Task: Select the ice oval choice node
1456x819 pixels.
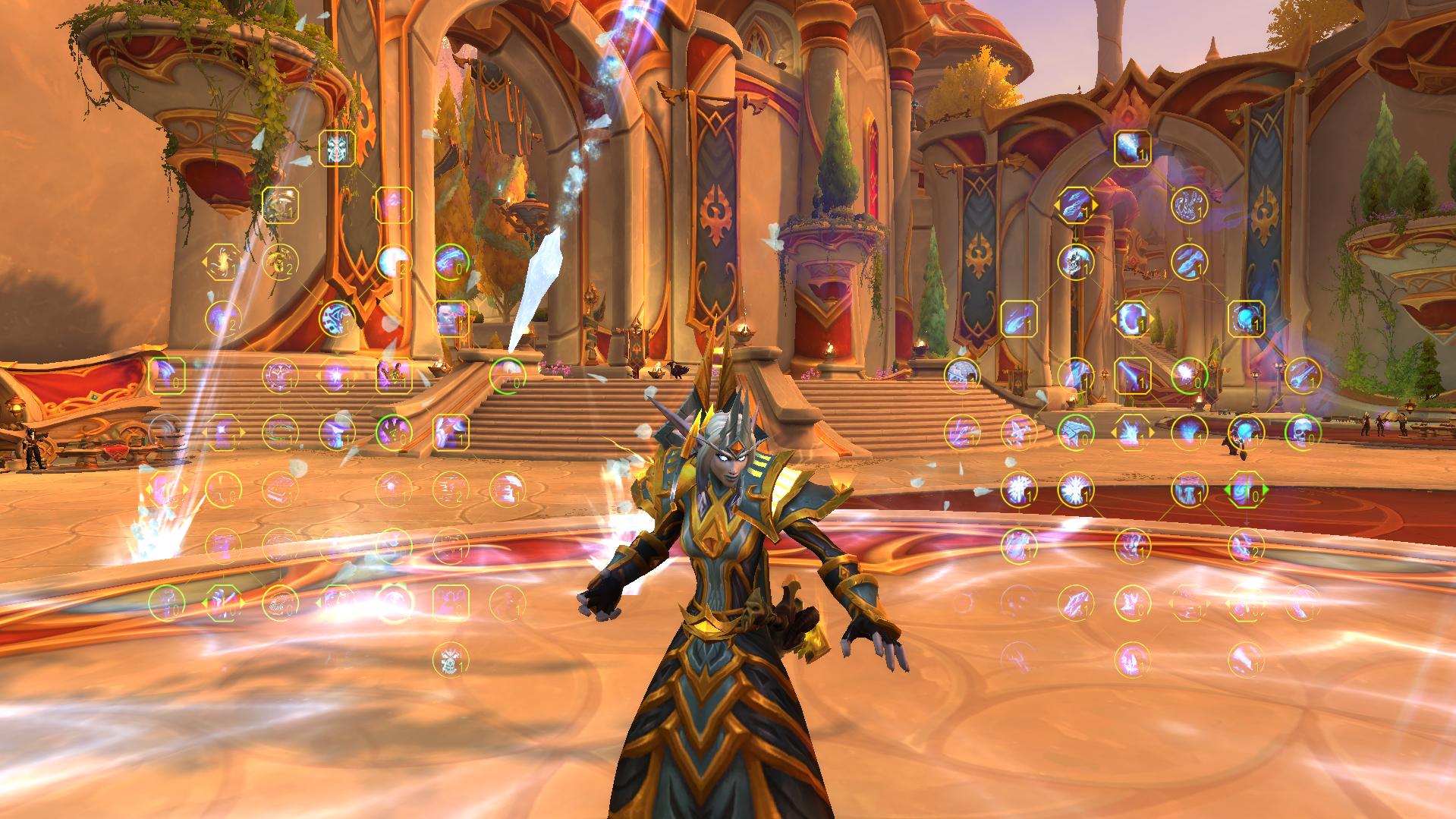Action: pos(1132,318)
